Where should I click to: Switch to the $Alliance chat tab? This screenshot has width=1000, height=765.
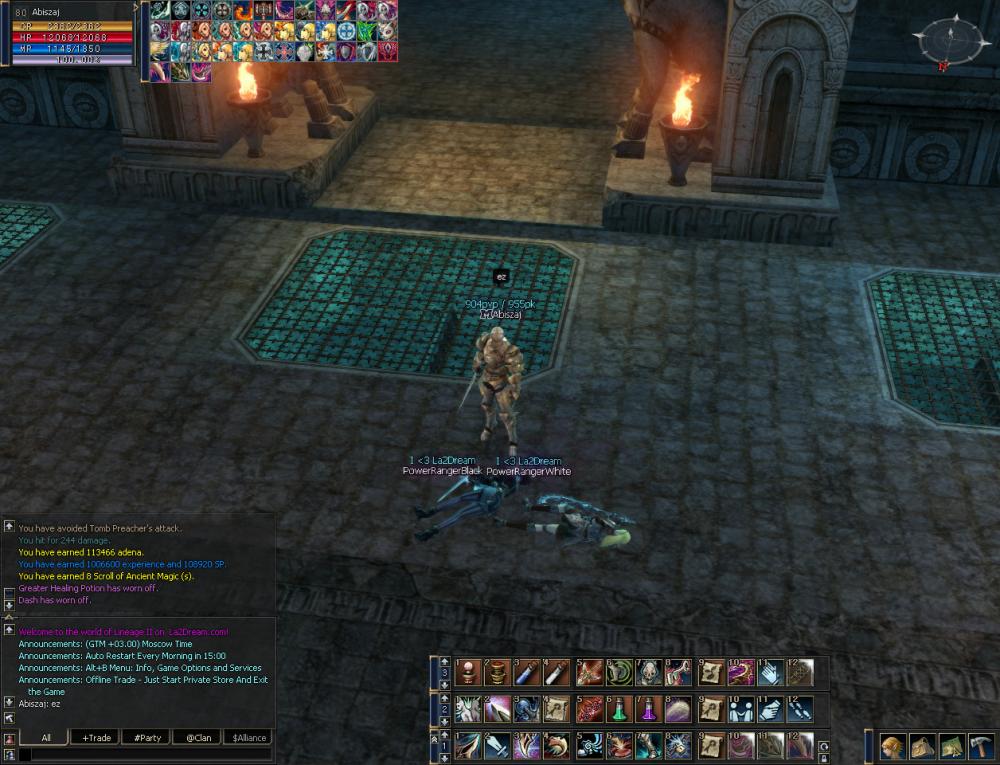pos(248,738)
